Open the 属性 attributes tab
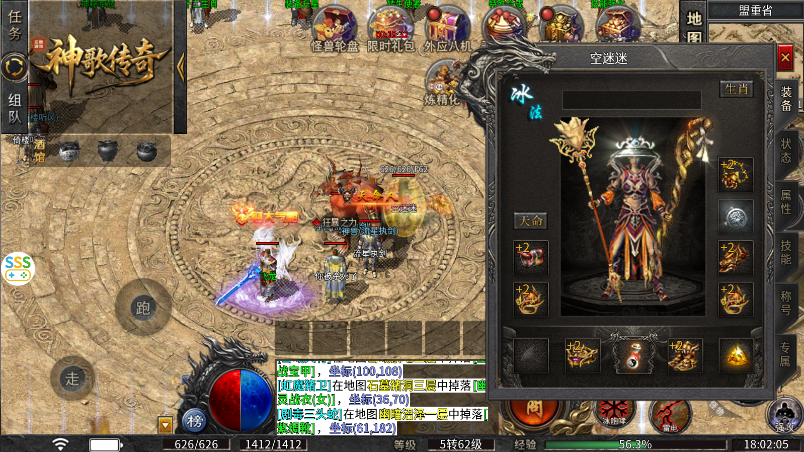The image size is (804, 452). tap(786, 201)
